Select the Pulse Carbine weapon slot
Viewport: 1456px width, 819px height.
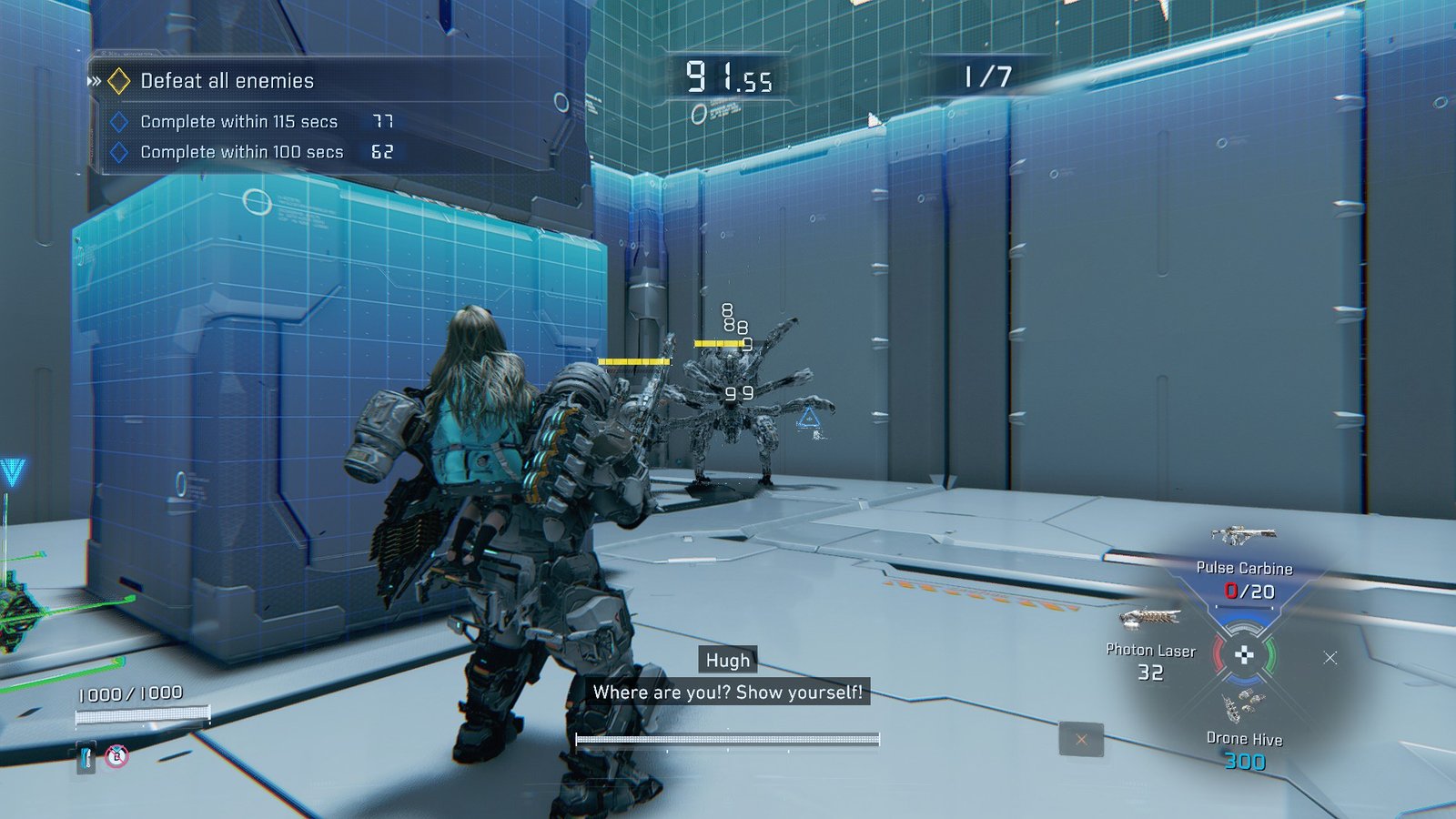(1244, 568)
